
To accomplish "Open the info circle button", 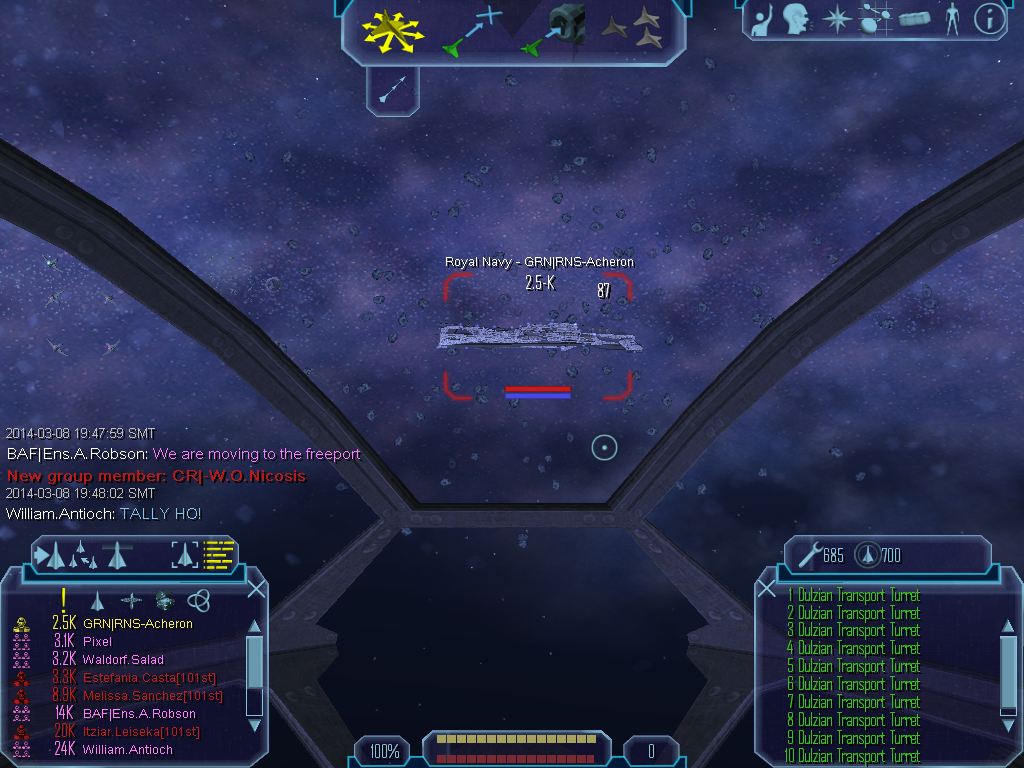I will [989, 19].
